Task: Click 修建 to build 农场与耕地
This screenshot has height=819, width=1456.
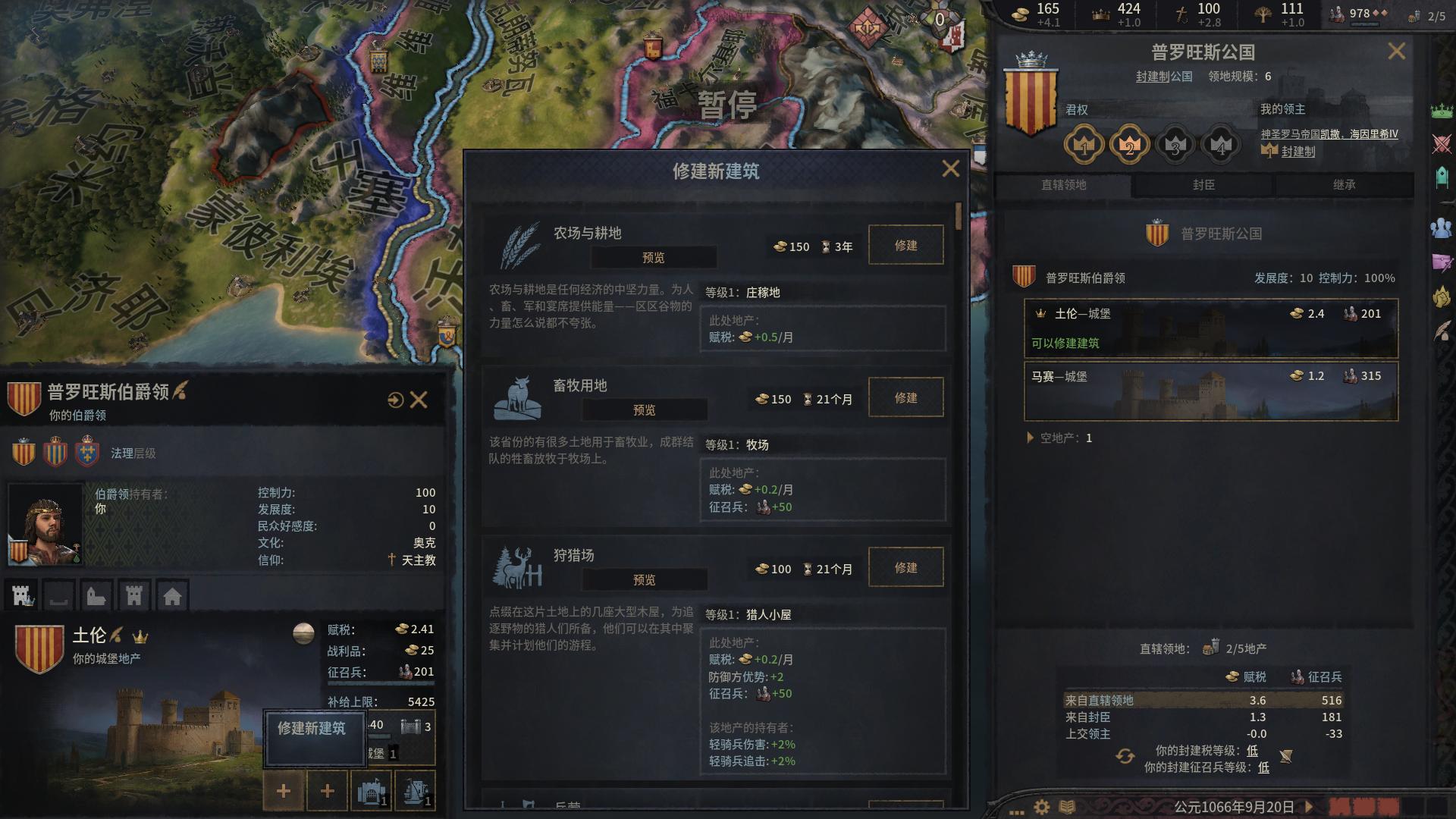Action: pos(905,245)
